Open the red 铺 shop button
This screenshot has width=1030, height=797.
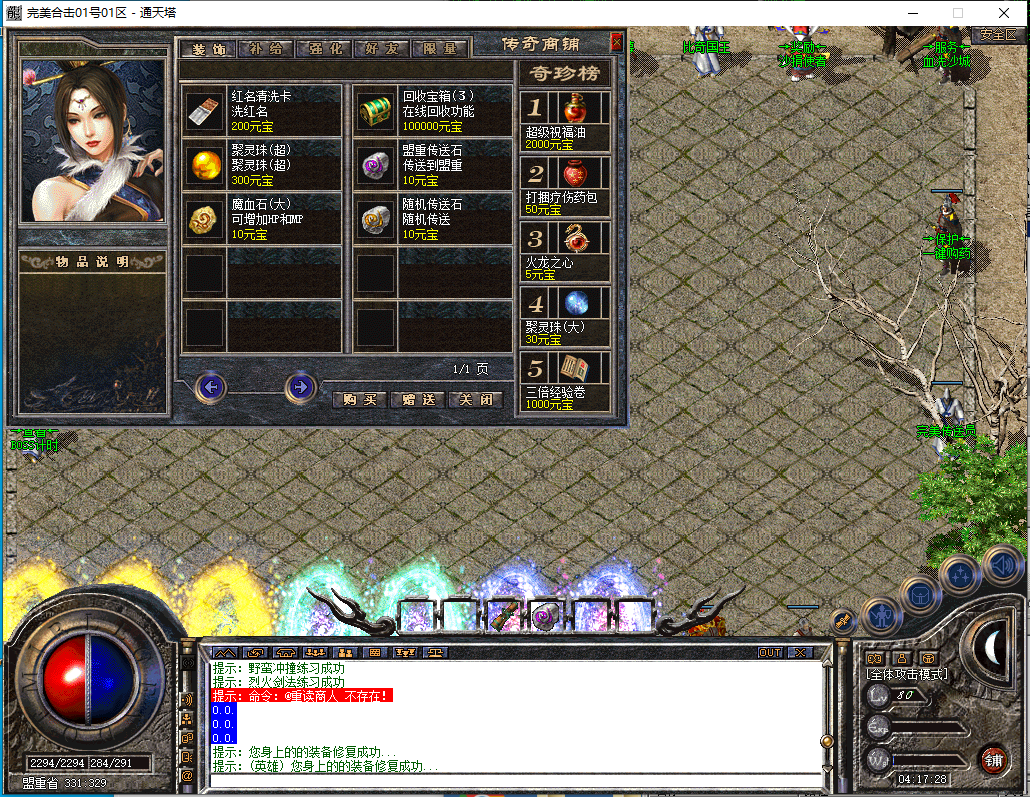(x=992, y=759)
